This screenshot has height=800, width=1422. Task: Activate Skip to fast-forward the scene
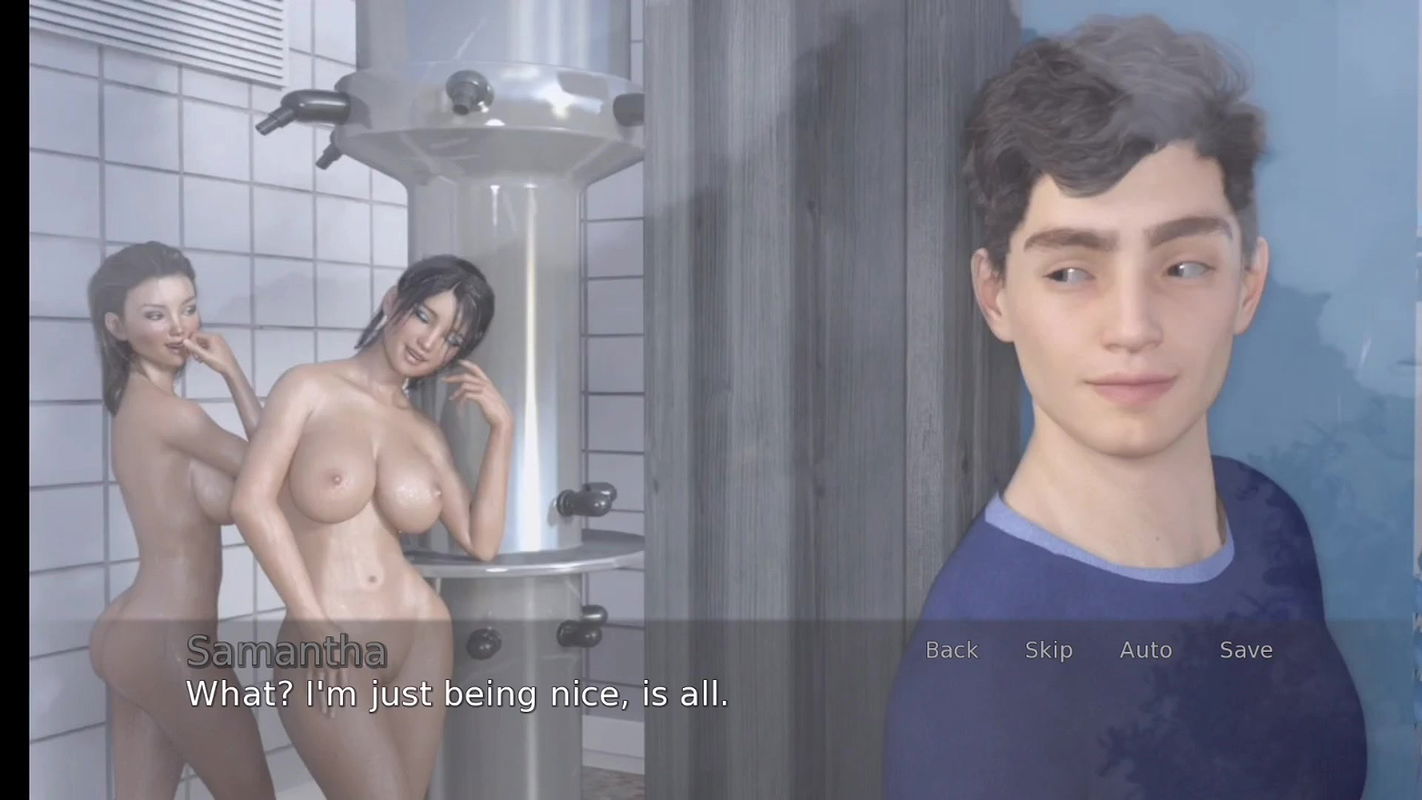(1048, 650)
